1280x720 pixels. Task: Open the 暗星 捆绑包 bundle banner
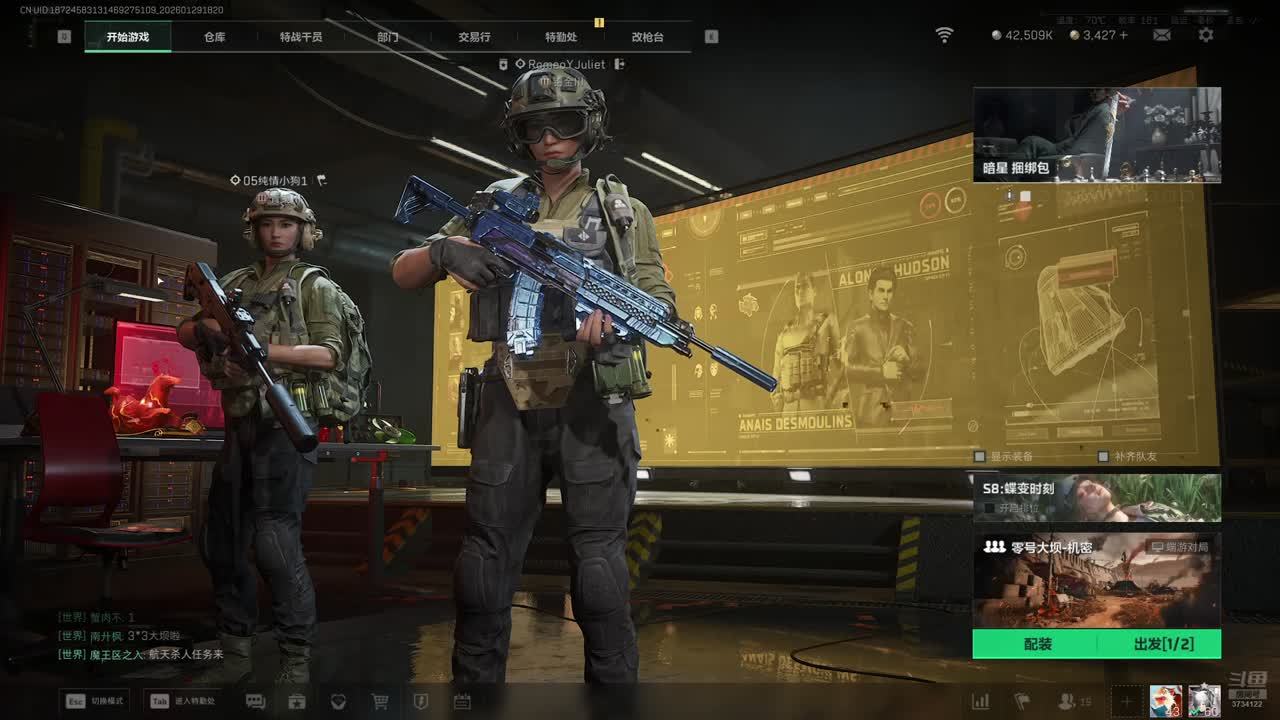tap(1097, 135)
